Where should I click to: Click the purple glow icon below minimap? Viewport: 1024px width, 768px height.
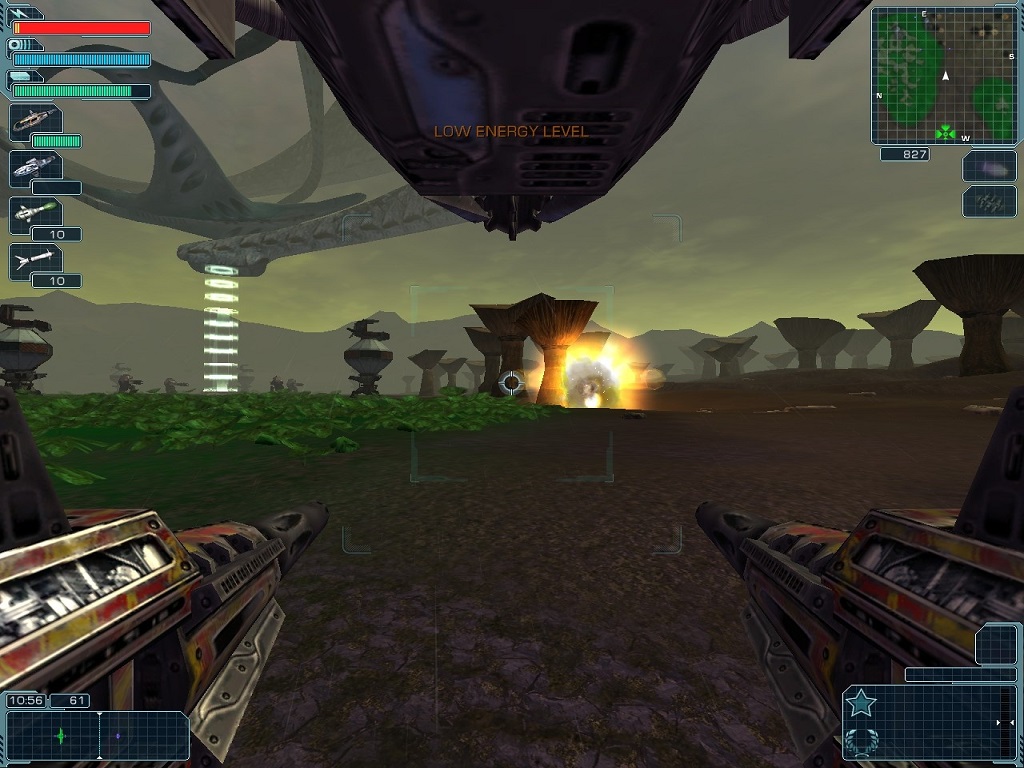989,167
